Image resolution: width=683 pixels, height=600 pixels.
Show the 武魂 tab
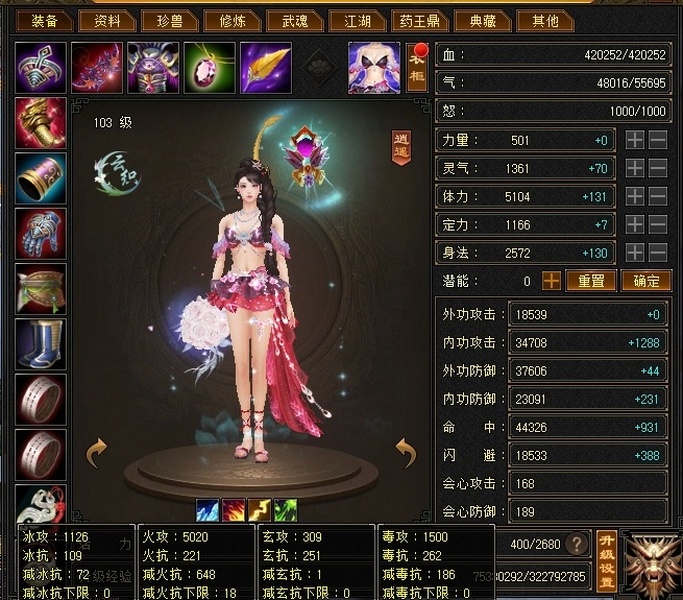(x=296, y=20)
